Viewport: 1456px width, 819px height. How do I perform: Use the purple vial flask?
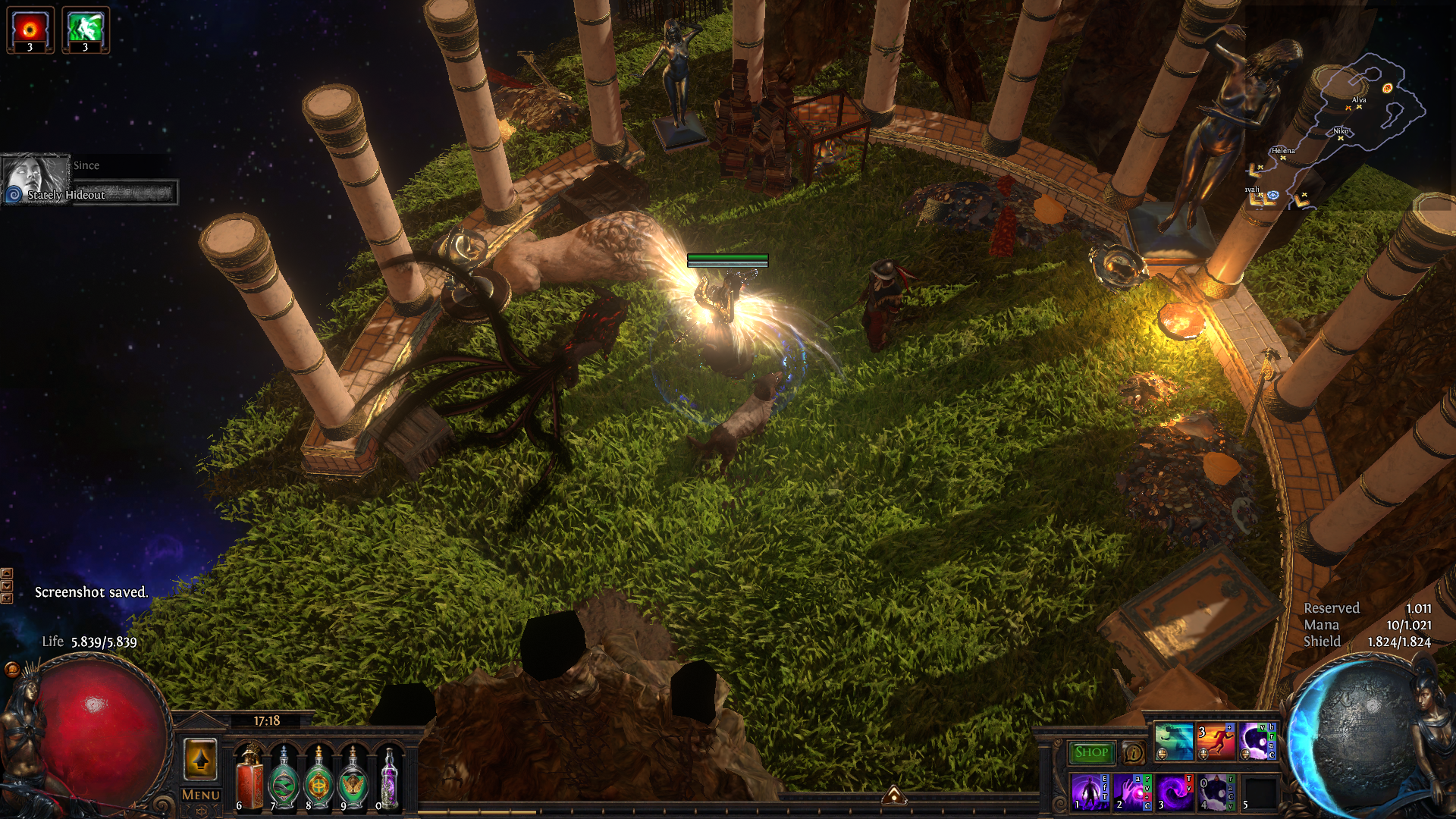coord(388,779)
